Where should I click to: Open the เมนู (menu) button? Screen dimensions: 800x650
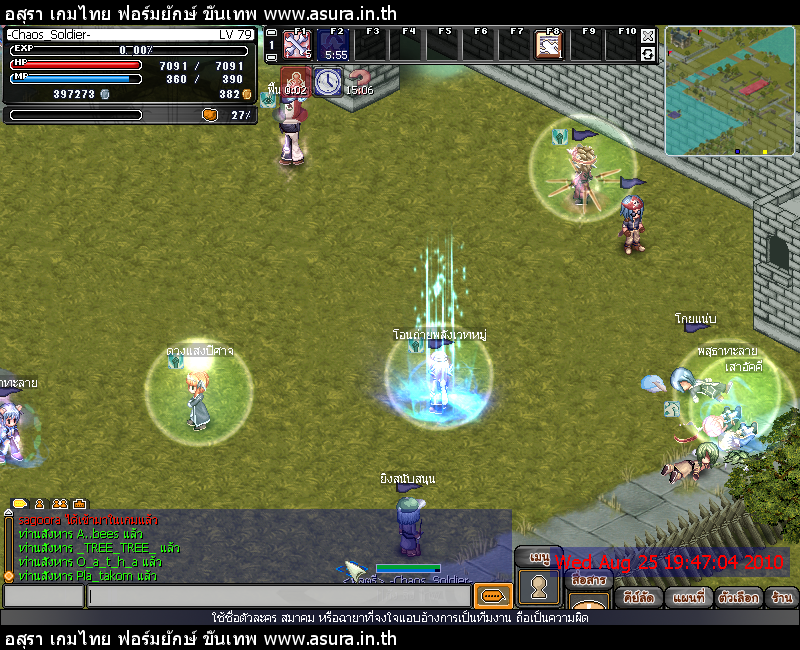540,557
